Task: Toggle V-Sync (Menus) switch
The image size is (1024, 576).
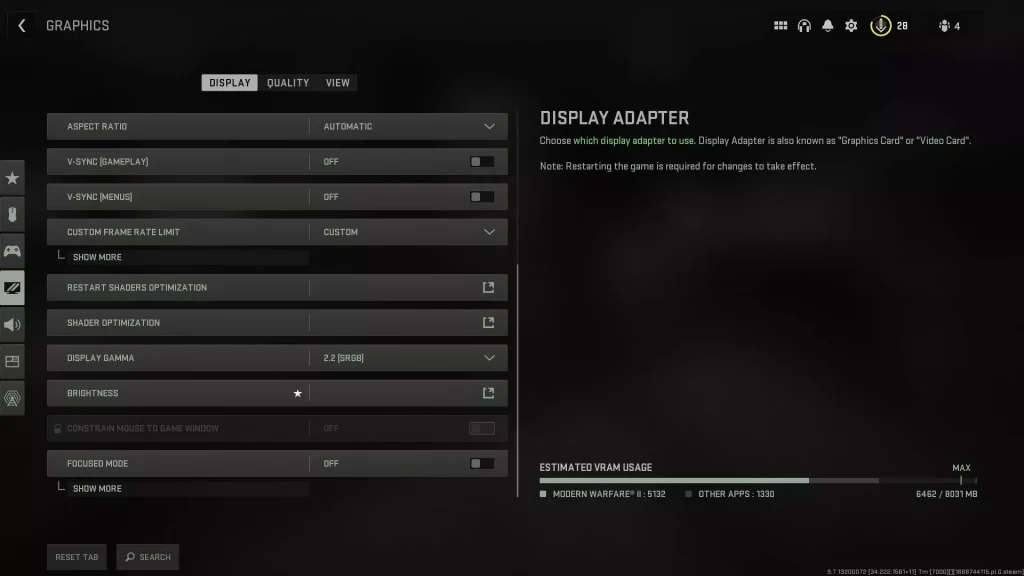Action: coord(482,197)
